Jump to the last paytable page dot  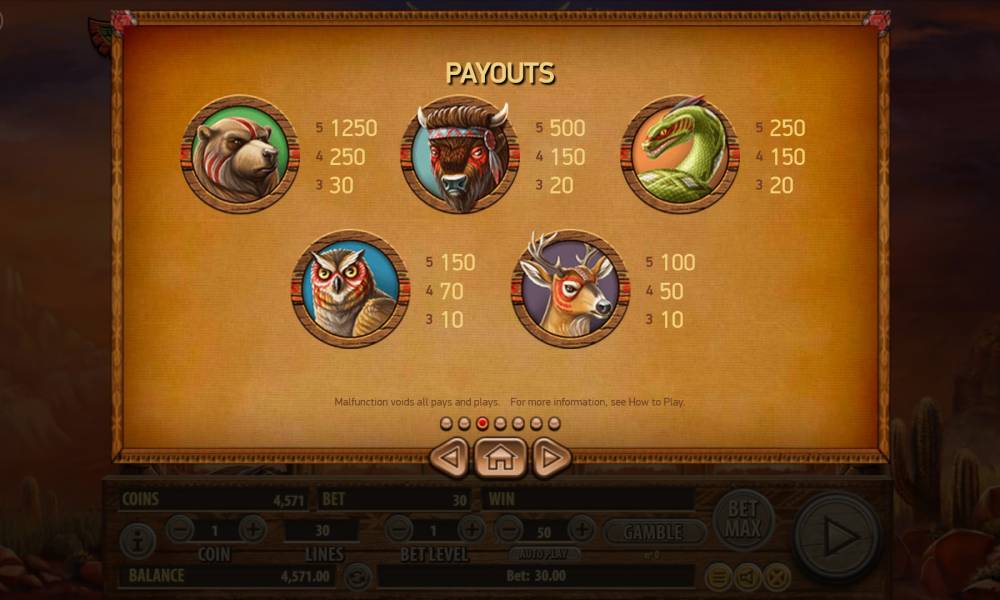(554, 423)
